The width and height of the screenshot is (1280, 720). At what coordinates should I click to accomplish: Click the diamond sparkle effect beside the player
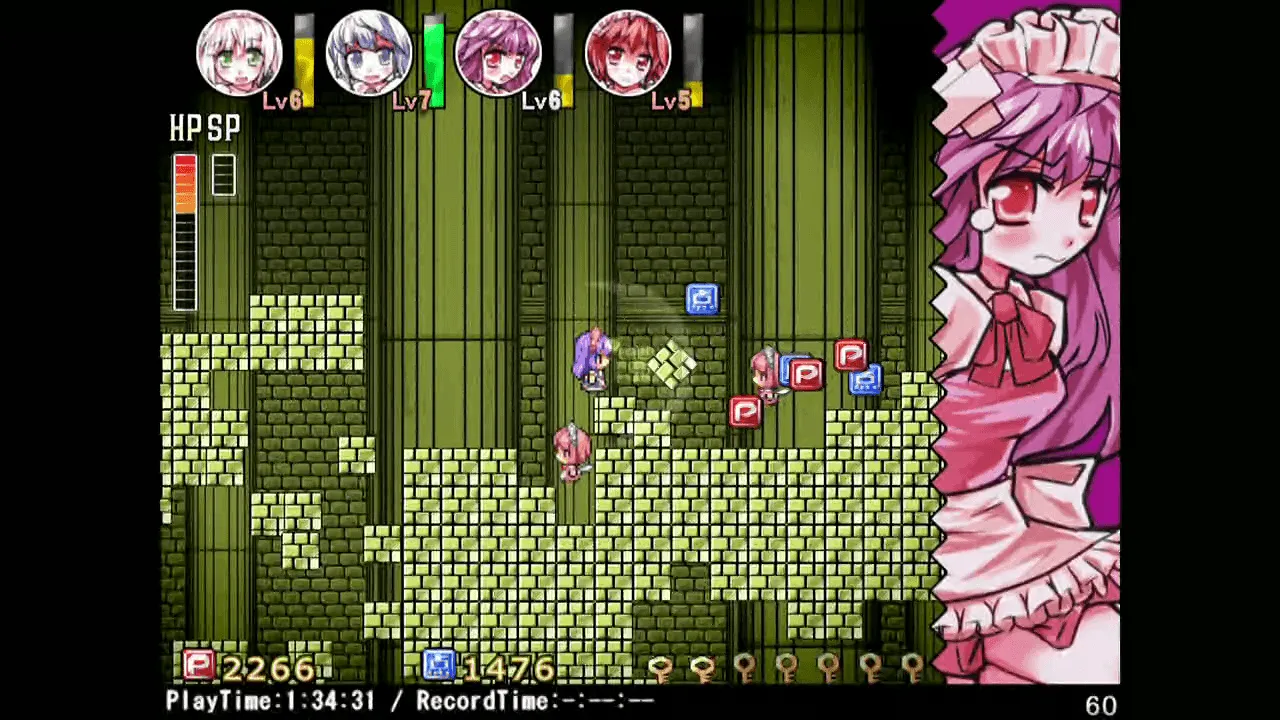pos(672,362)
